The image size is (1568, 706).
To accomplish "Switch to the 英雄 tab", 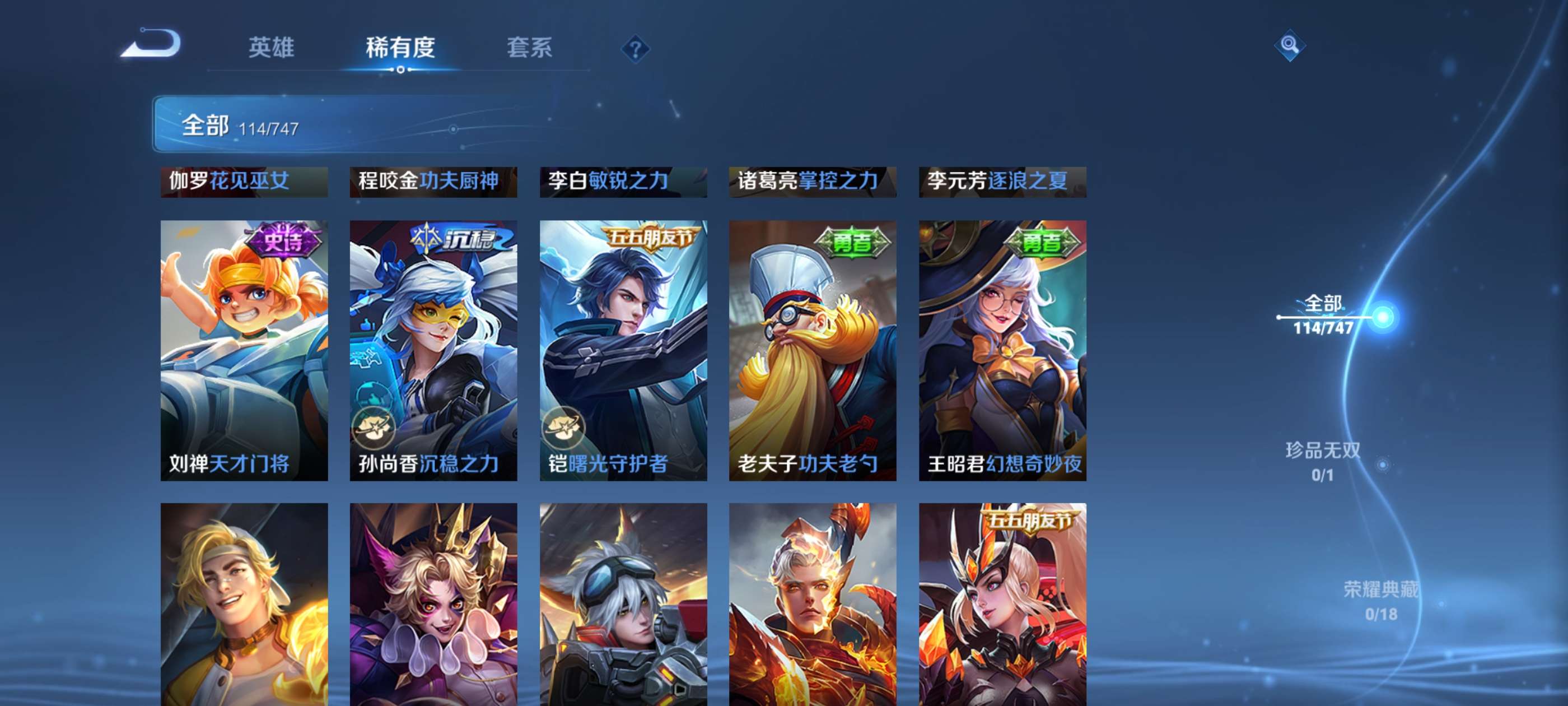I will (271, 49).
